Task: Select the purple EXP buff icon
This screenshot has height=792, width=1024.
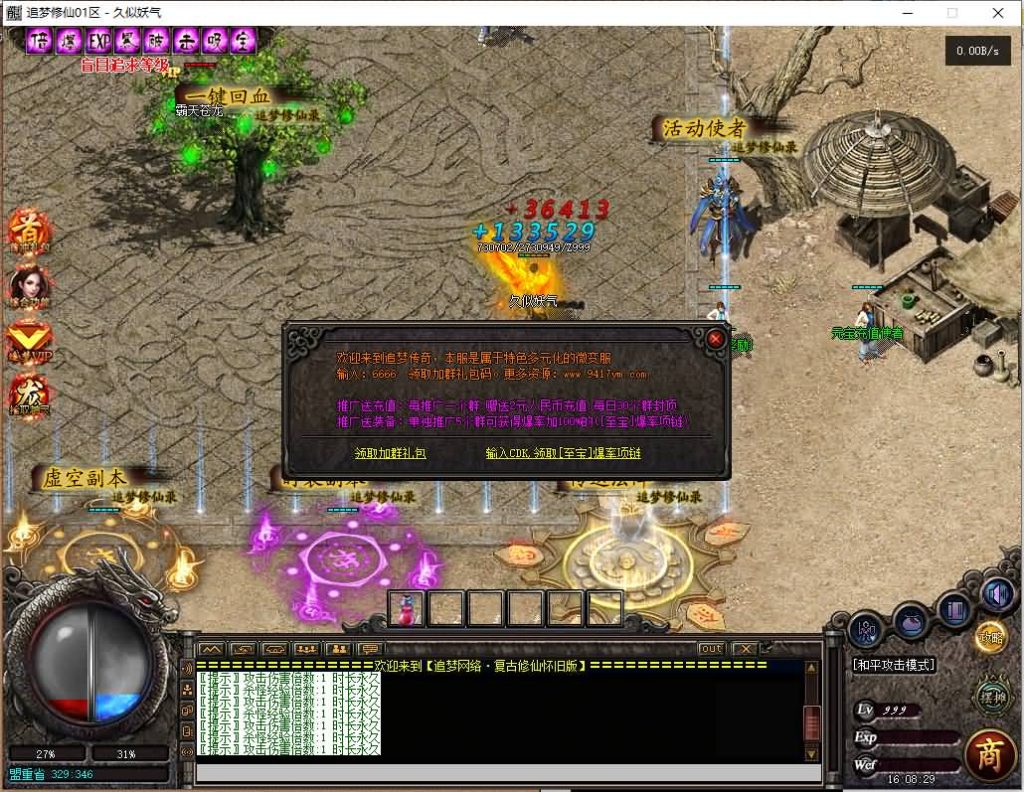Action: tap(99, 41)
